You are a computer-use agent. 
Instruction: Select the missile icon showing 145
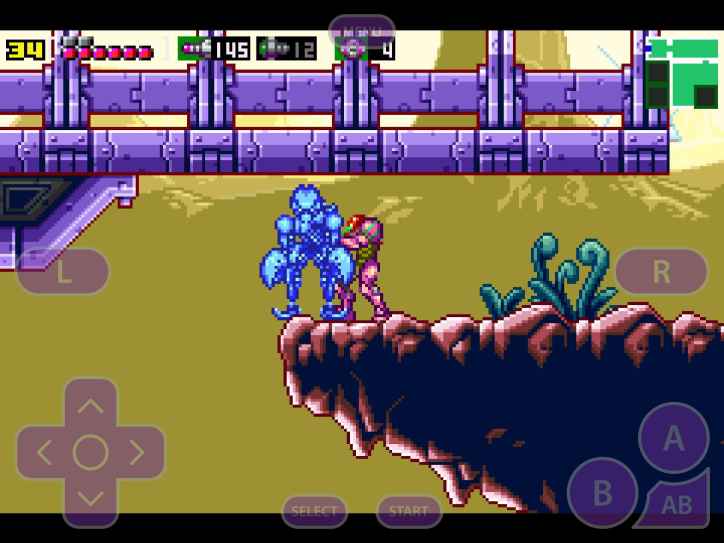click(192, 48)
